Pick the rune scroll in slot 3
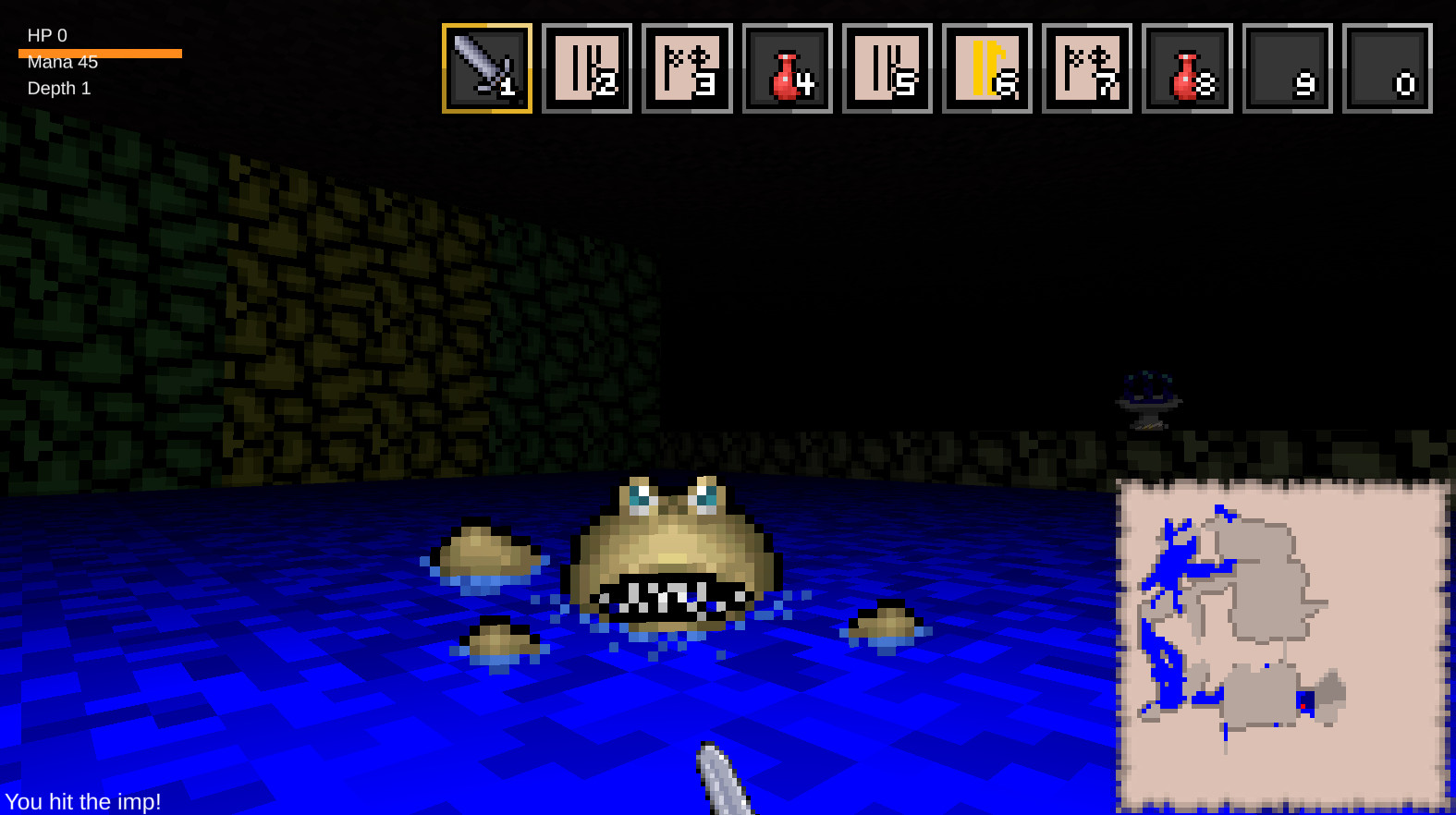1456x815 pixels. pyautogui.click(x=687, y=68)
